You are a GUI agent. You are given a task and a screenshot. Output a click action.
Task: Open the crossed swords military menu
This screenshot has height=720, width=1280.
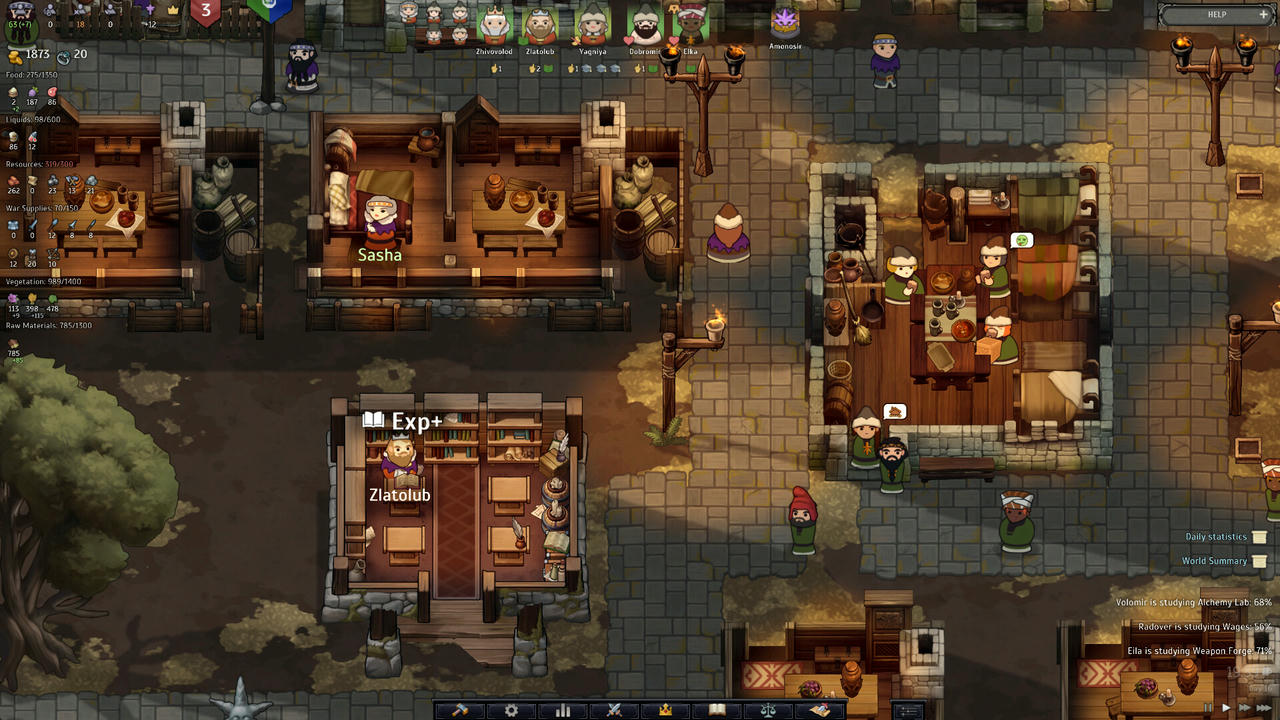614,710
